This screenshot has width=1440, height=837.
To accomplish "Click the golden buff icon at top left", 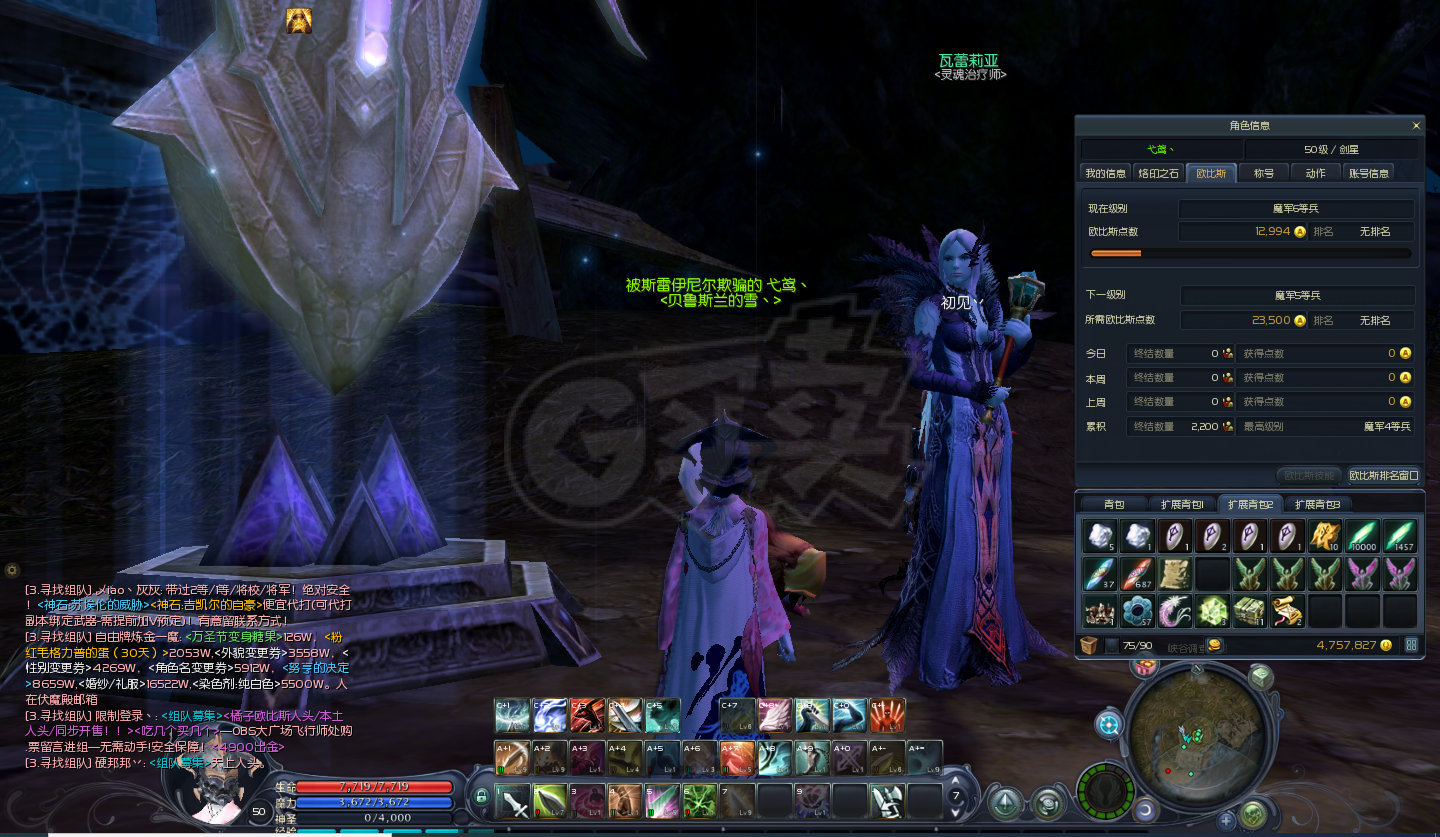I will 298,20.
